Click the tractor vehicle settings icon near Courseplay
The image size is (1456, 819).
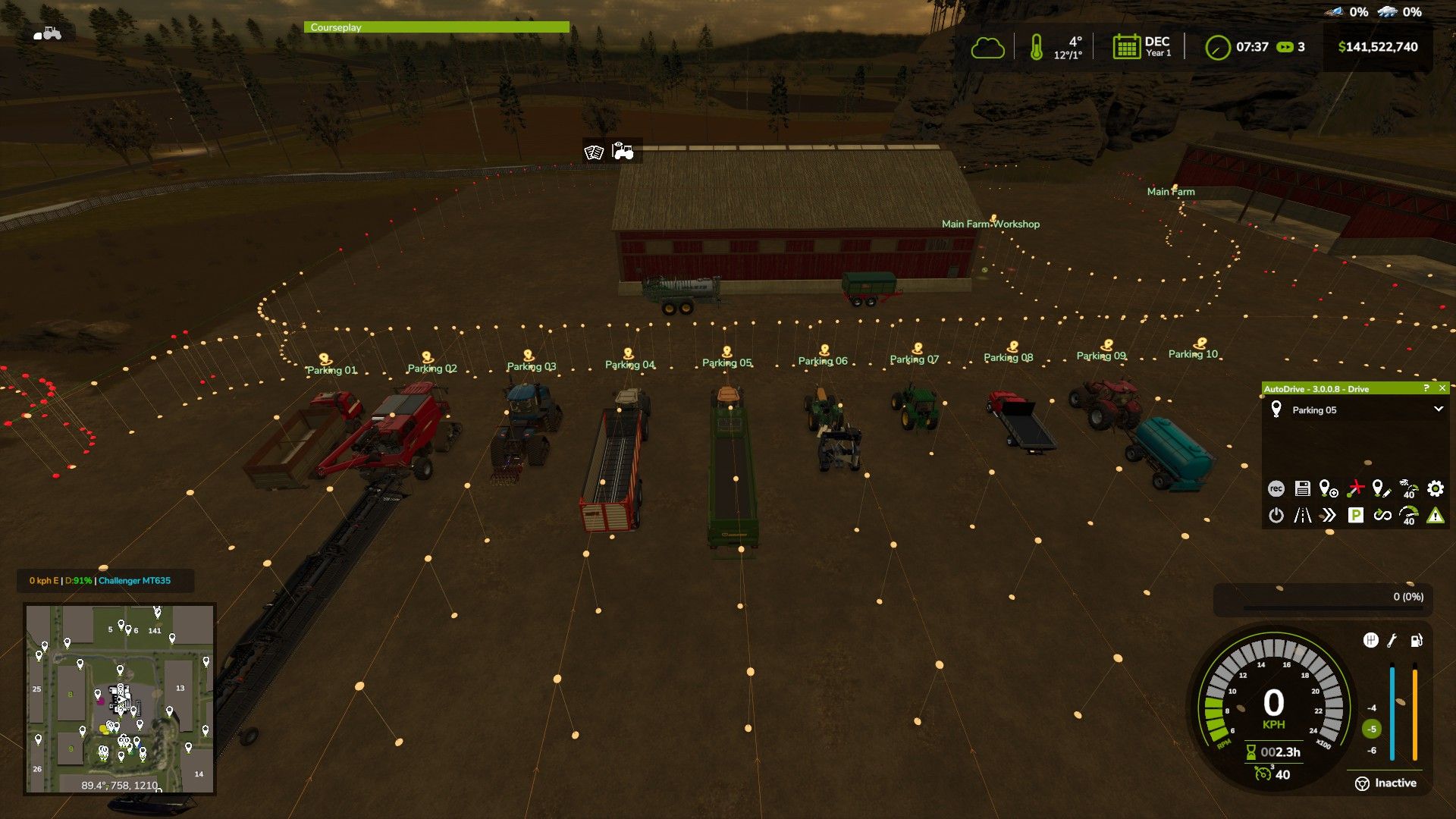pos(622,151)
